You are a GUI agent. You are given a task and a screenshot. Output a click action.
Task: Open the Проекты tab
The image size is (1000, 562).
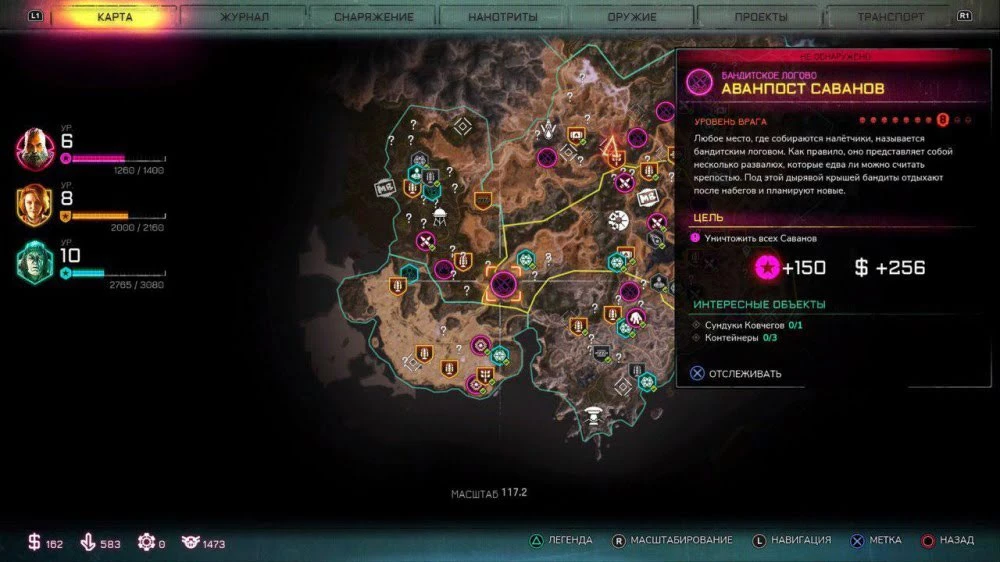click(761, 17)
